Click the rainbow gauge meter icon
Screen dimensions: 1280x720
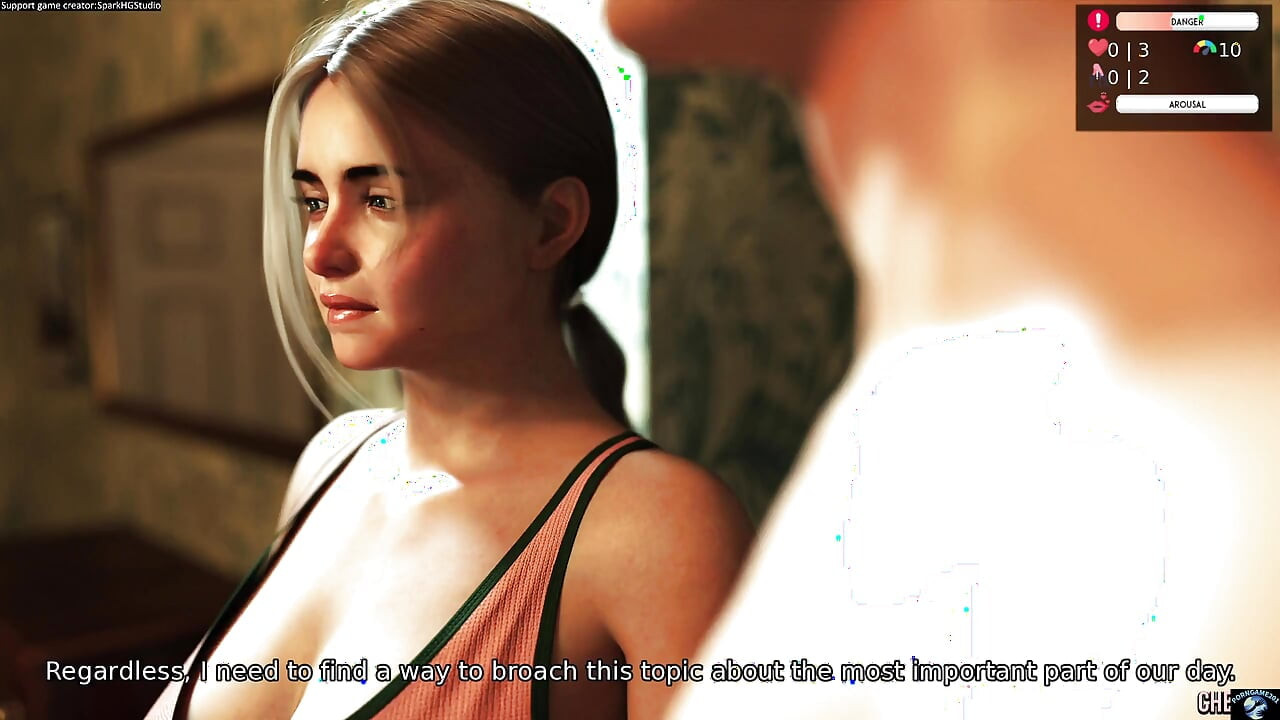pyautogui.click(x=1205, y=48)
